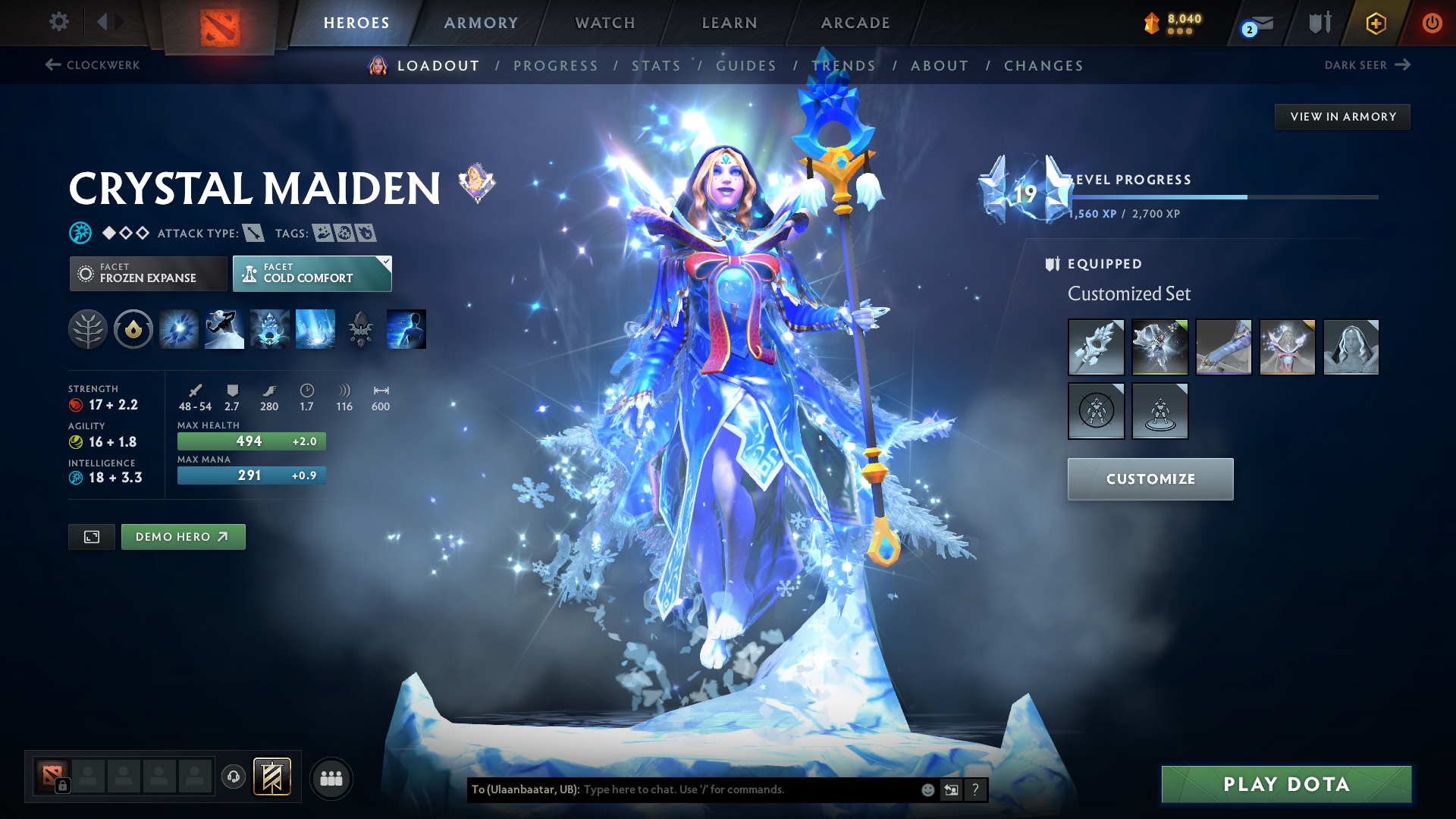Click the headset voice chat icon
Screen dimensions: 1456x819
233,777
